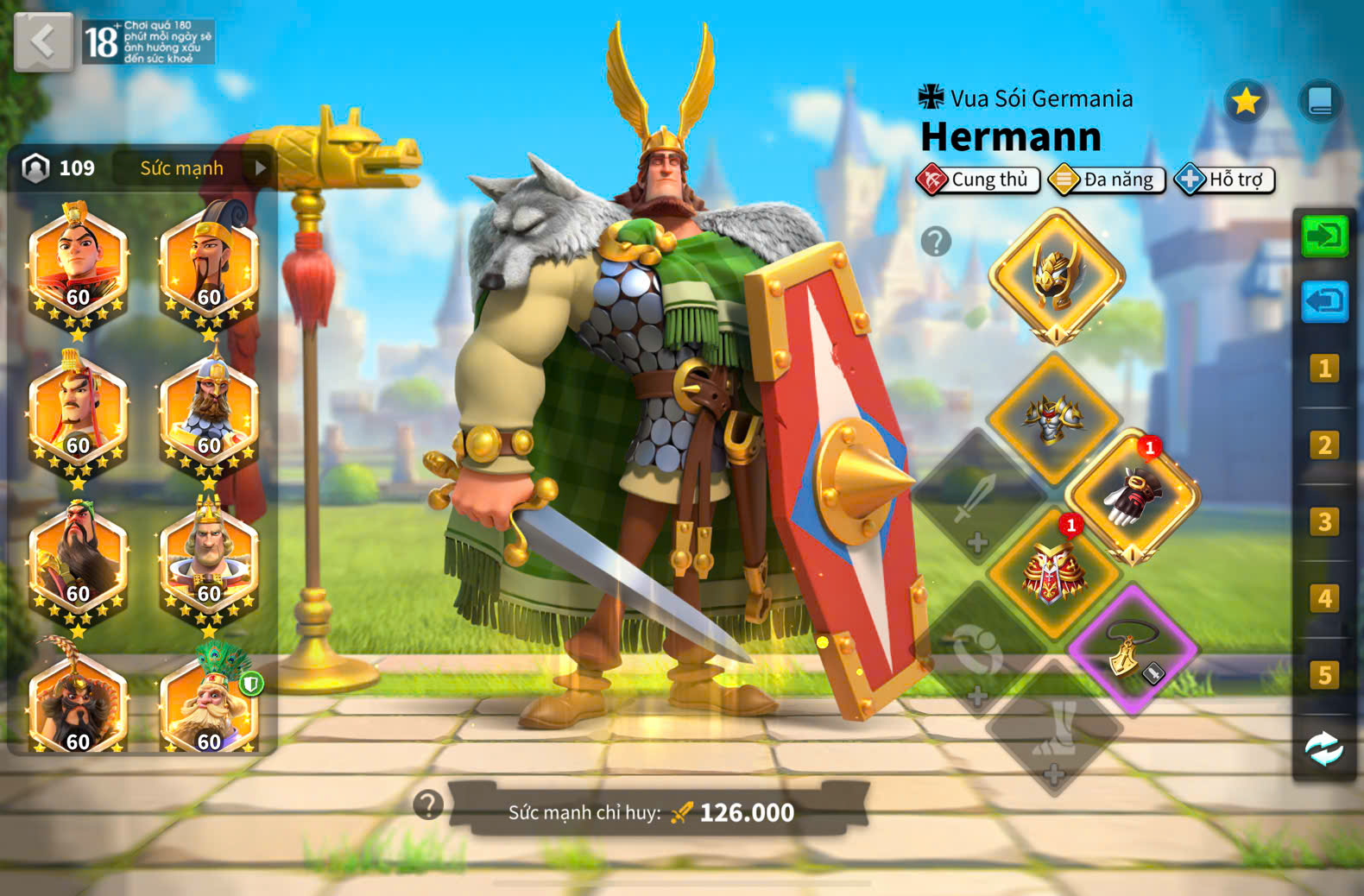Add a weapon to the empty sword slot
1364x896 pixels.
coord(976,498)
